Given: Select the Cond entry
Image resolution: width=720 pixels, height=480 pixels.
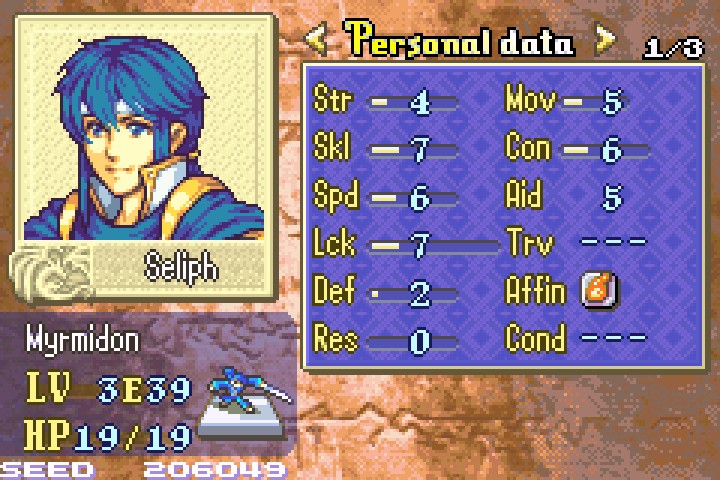Looking at the screenshot, I should 575,338.
